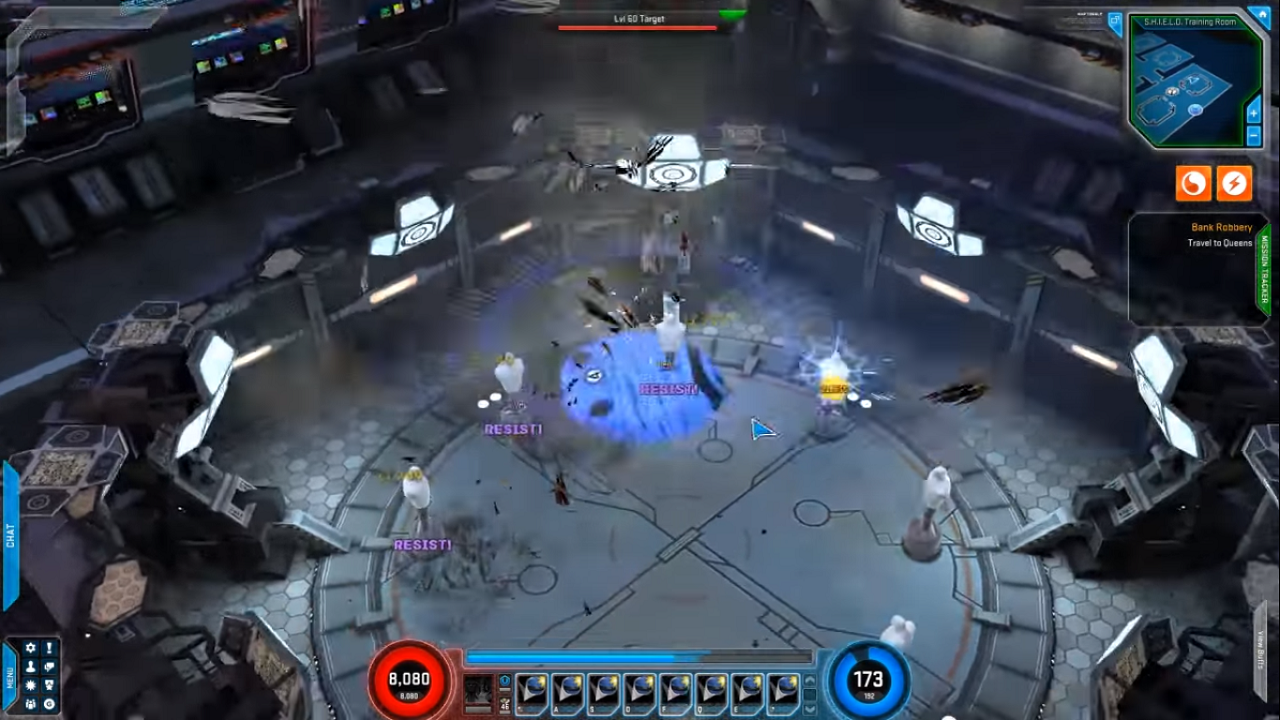The width and height of the screenshot is (1280, 720).
Task: Collapse the Mission Tracker tab
Action: click(x=1263, y=270)
